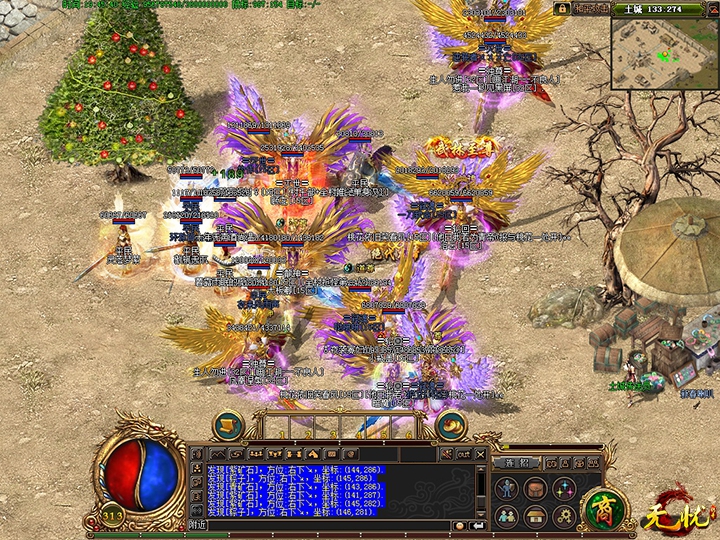
Task: Open the 商 shop button
Action: (x=604, y=504)
